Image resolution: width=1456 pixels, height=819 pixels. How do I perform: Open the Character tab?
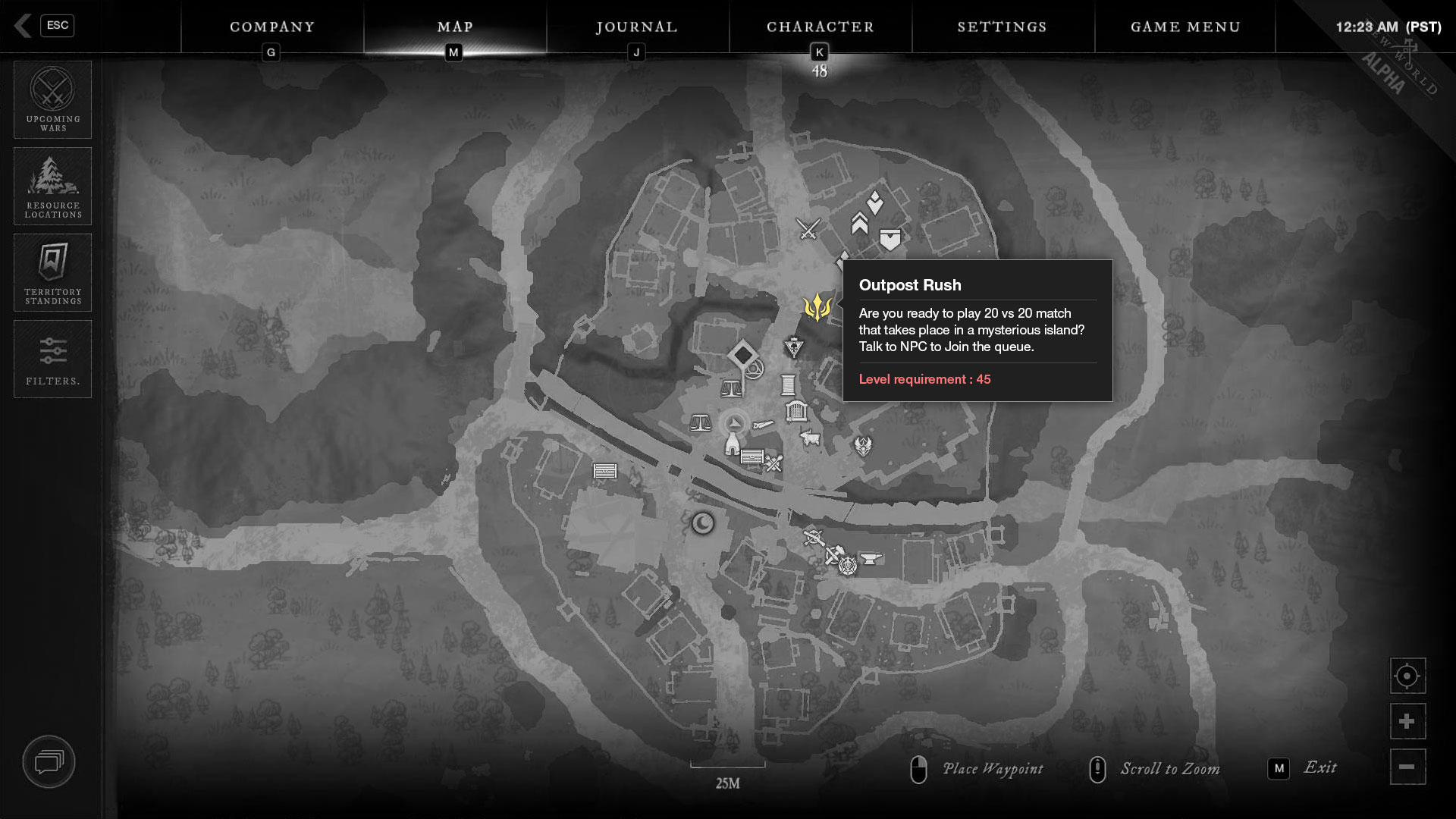point(820,27)
